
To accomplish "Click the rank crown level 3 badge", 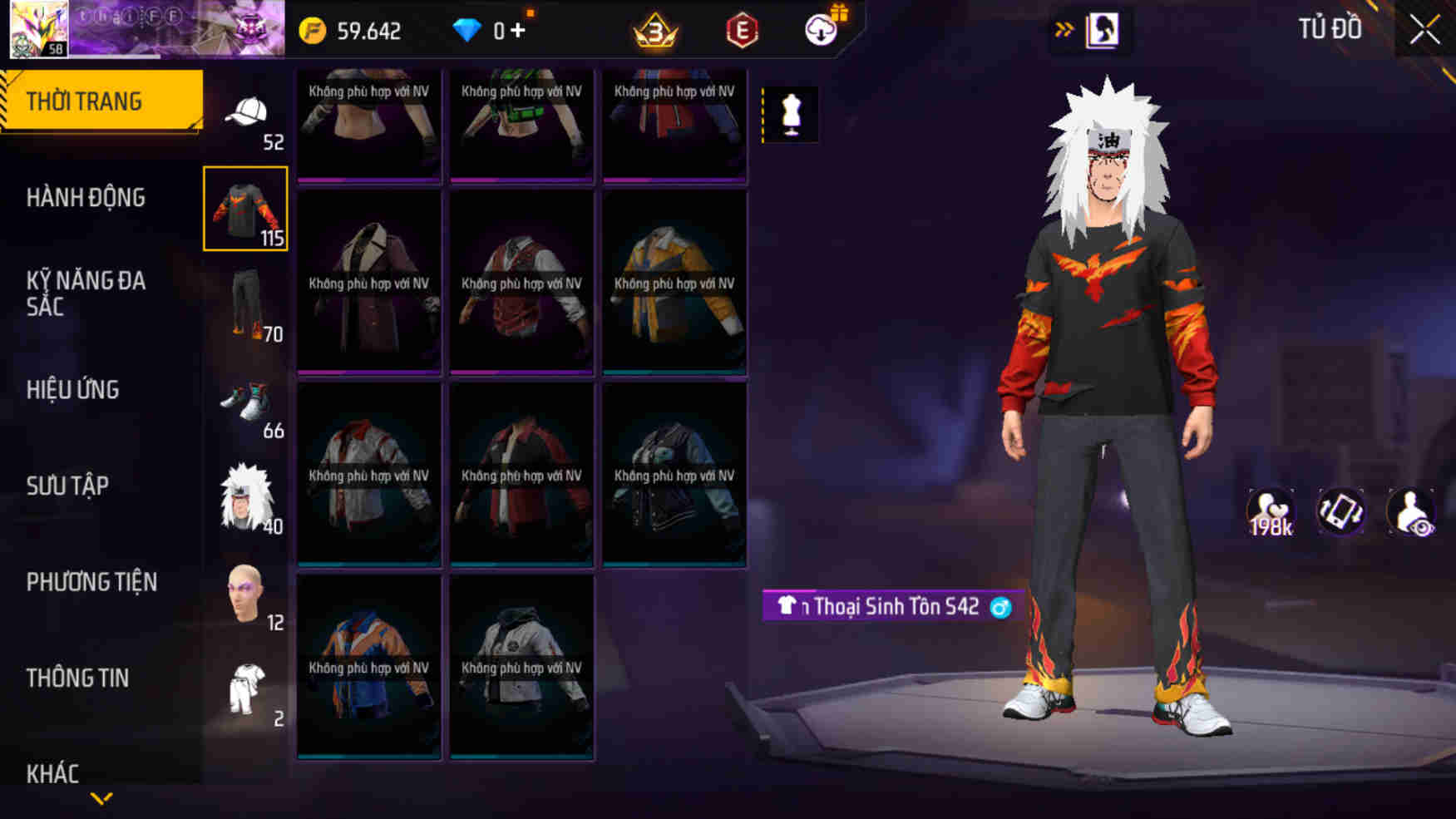I will [656, 27].
